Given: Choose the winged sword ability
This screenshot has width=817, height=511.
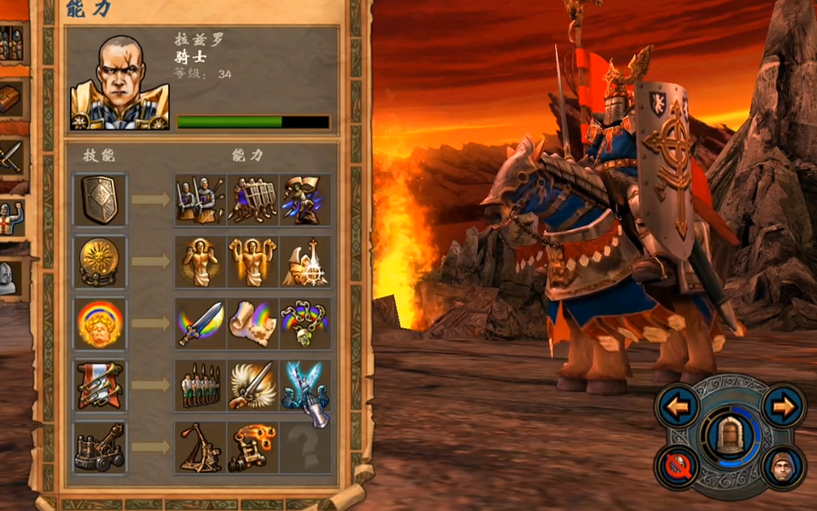Looking at the screenshot, I should pos(253,385).
